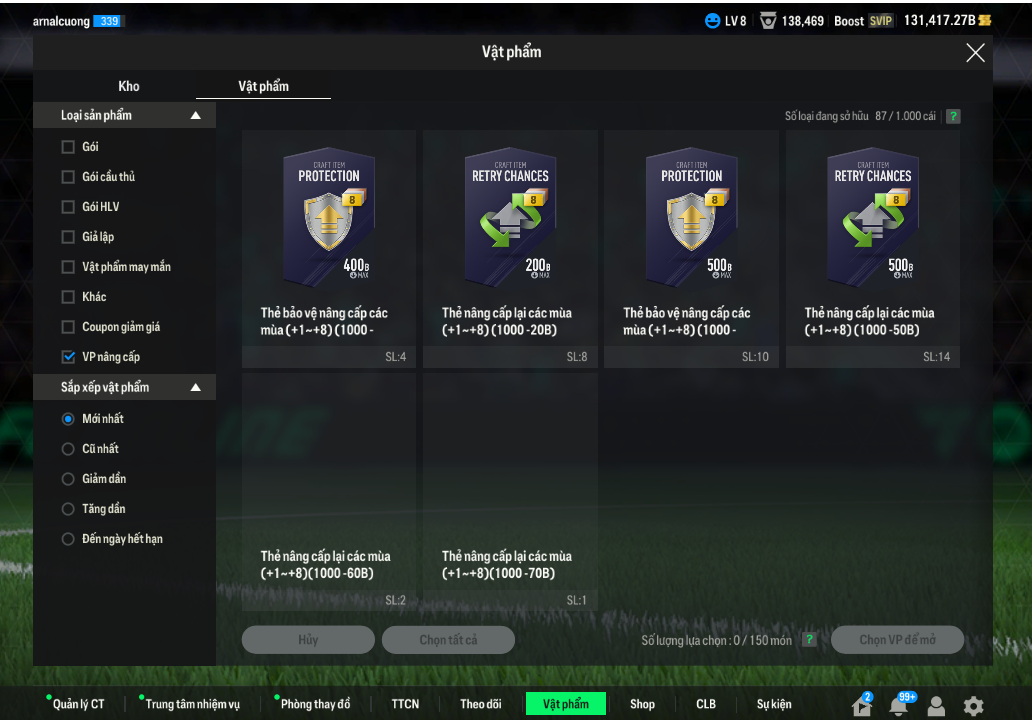Tick the Gói cầu thủ checkbox
This screenshot has width=1032, height=720.
[68, 177]
